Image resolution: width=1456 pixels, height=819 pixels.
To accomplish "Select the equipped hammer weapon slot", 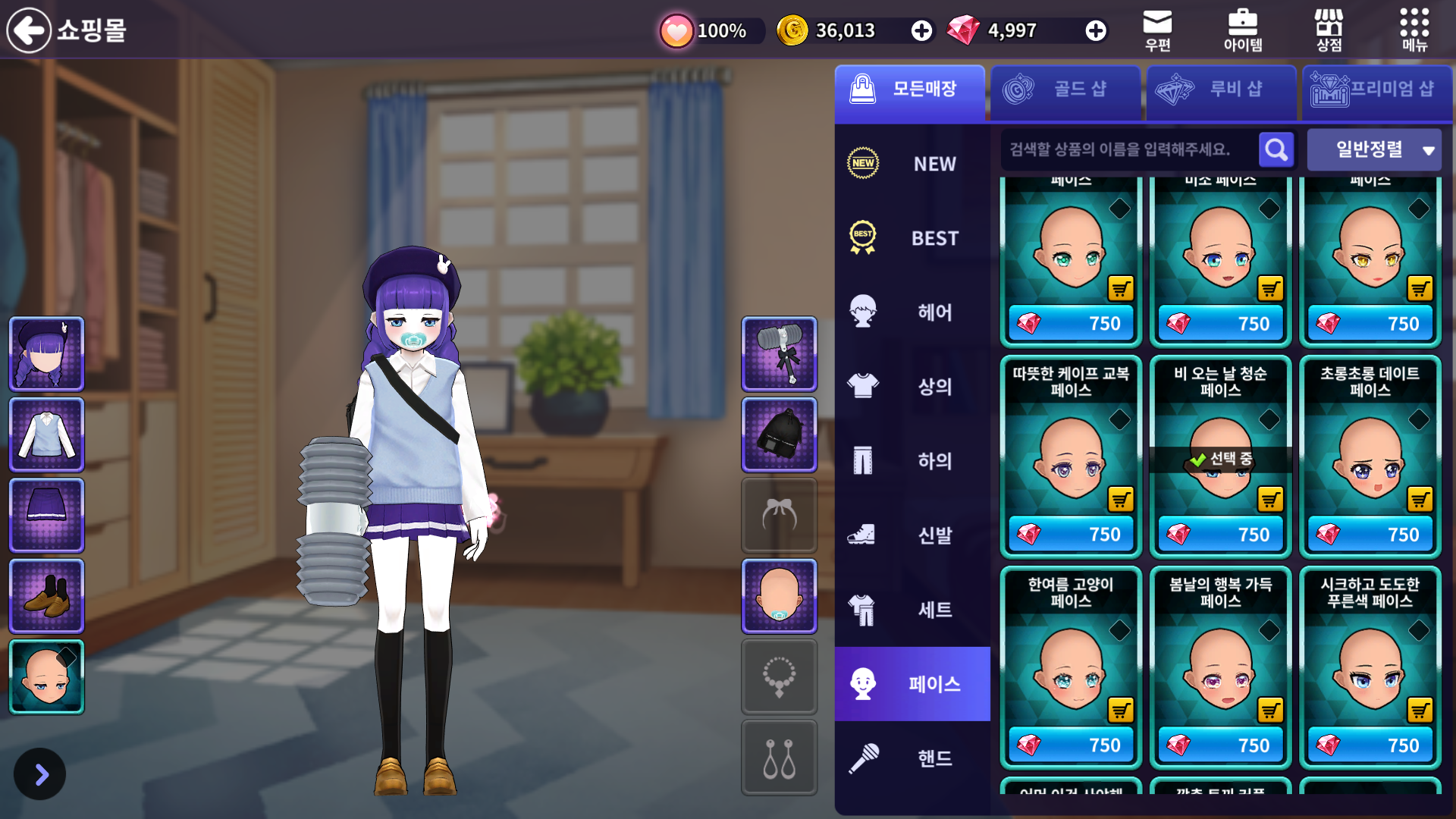I will (x=779, y=353).
